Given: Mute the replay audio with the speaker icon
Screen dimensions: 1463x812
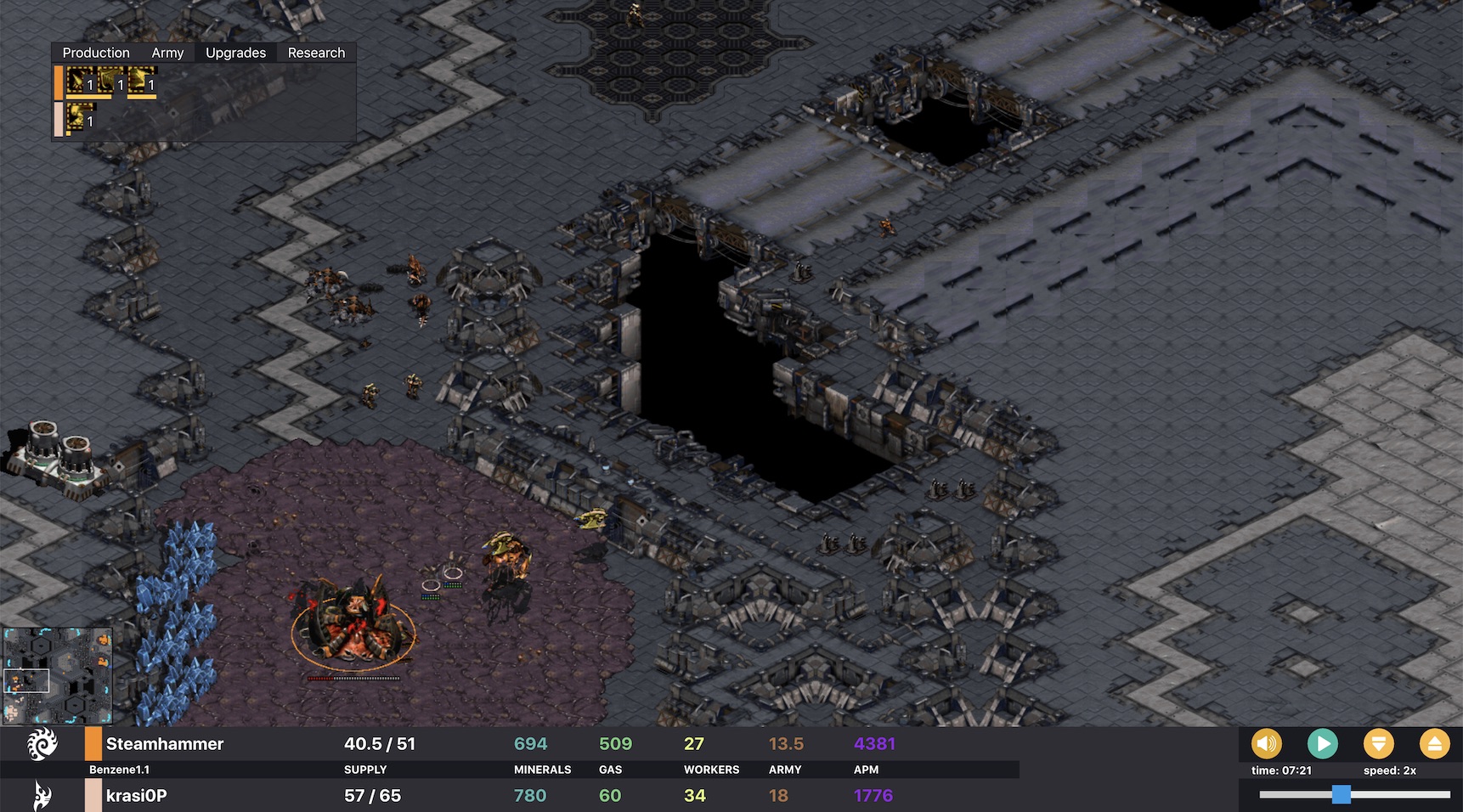Looking at the screenshot, I should pos(1267,743).
